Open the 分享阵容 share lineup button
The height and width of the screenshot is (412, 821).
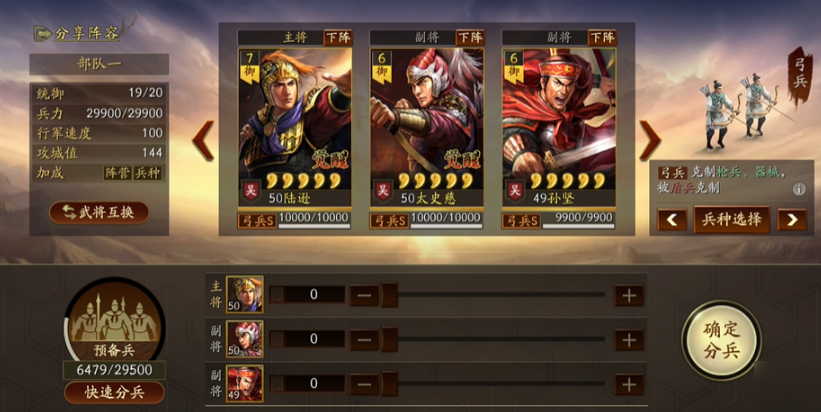tap(79, 32)
